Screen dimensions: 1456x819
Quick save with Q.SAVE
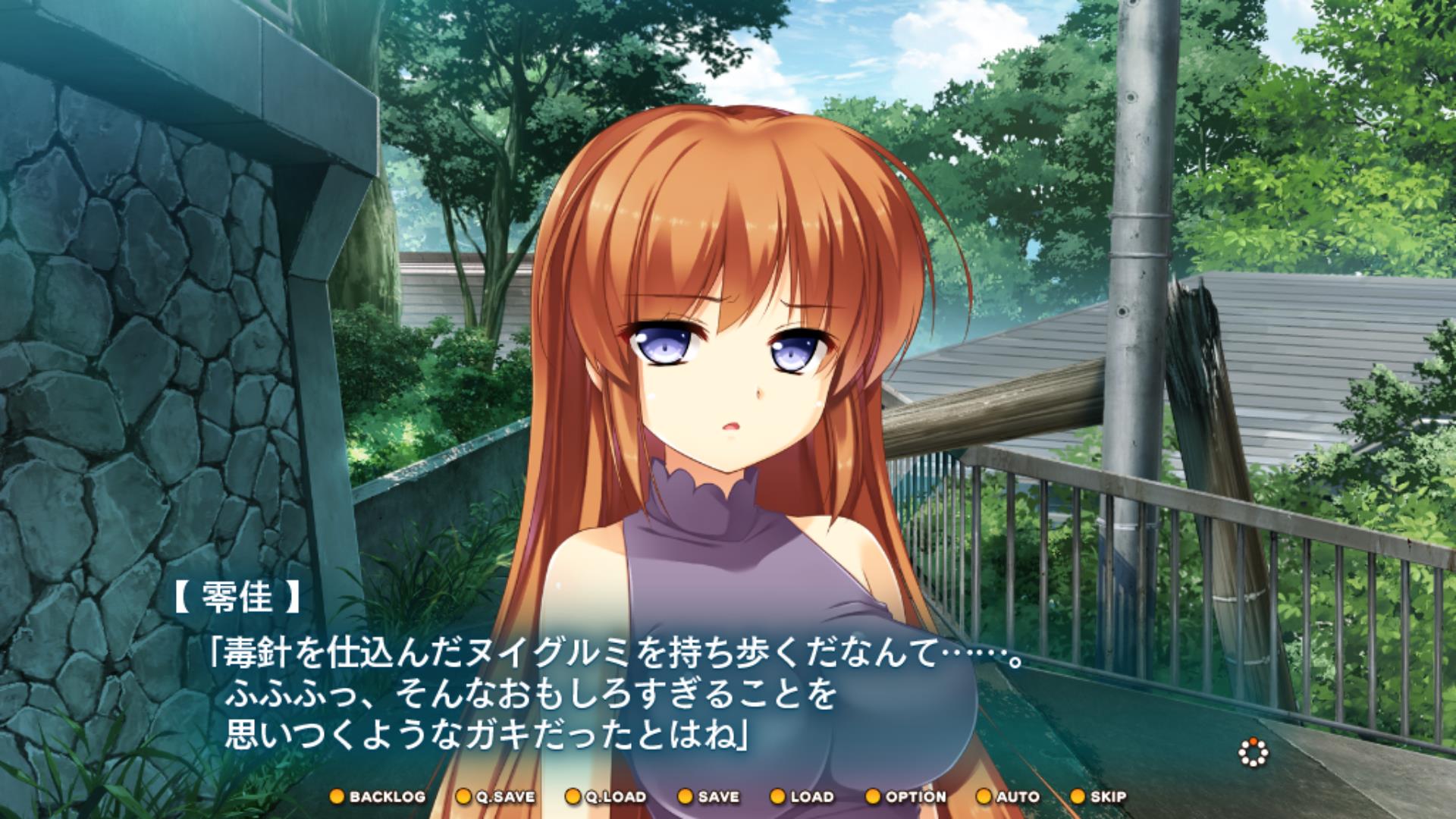(496, 797)
